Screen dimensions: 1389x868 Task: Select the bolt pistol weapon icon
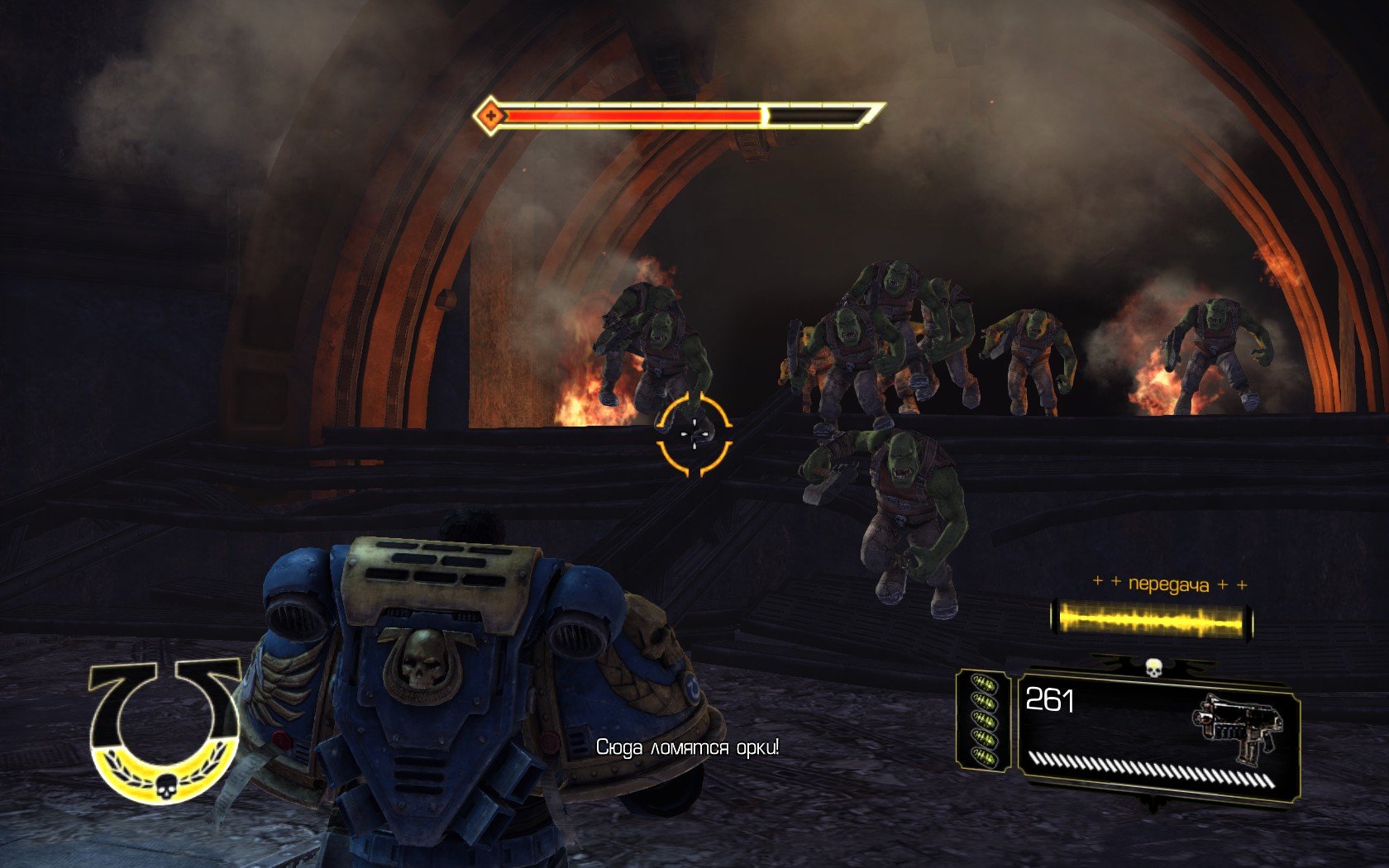pos(1235,726)
